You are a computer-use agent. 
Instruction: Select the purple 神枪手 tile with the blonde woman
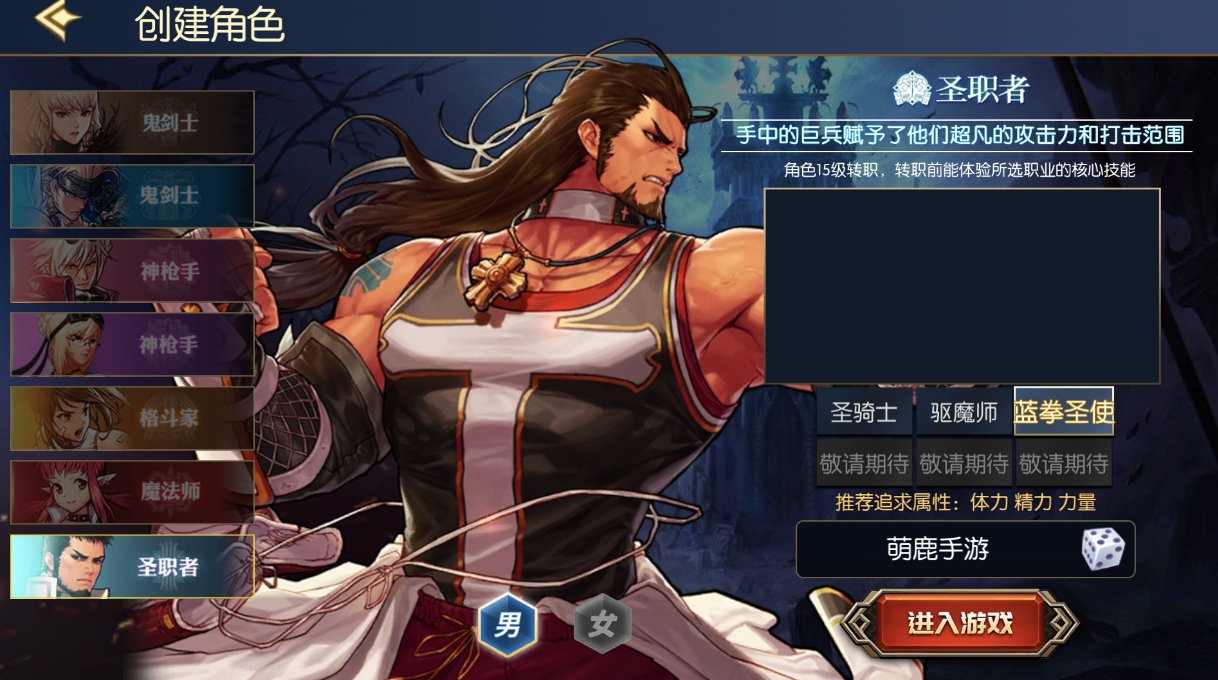132,344
